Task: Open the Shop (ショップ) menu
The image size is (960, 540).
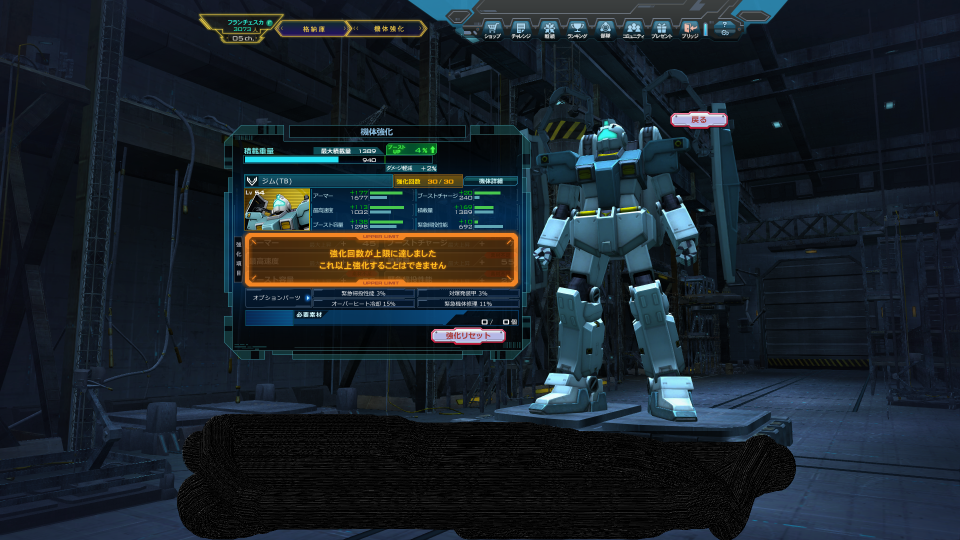Action: (x=492, y=28)
